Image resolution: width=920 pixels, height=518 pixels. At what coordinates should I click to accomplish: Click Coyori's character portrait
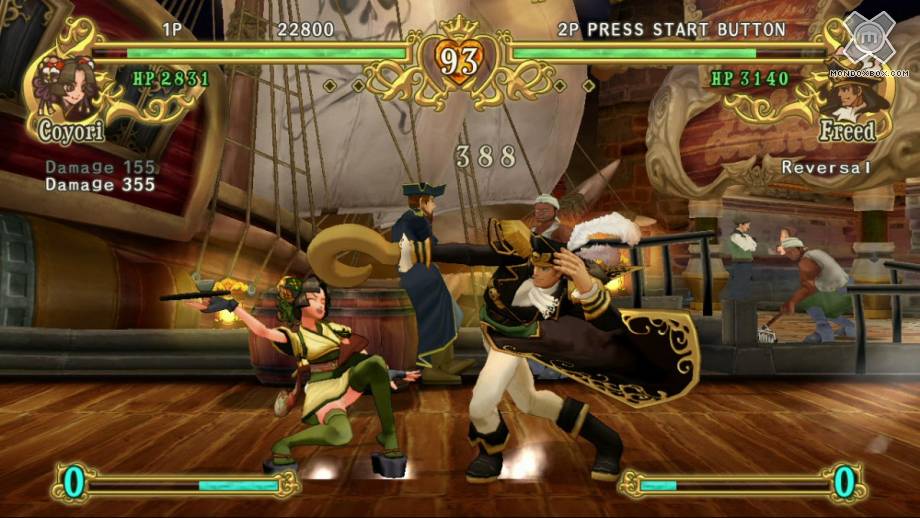[x=66, y=87]
